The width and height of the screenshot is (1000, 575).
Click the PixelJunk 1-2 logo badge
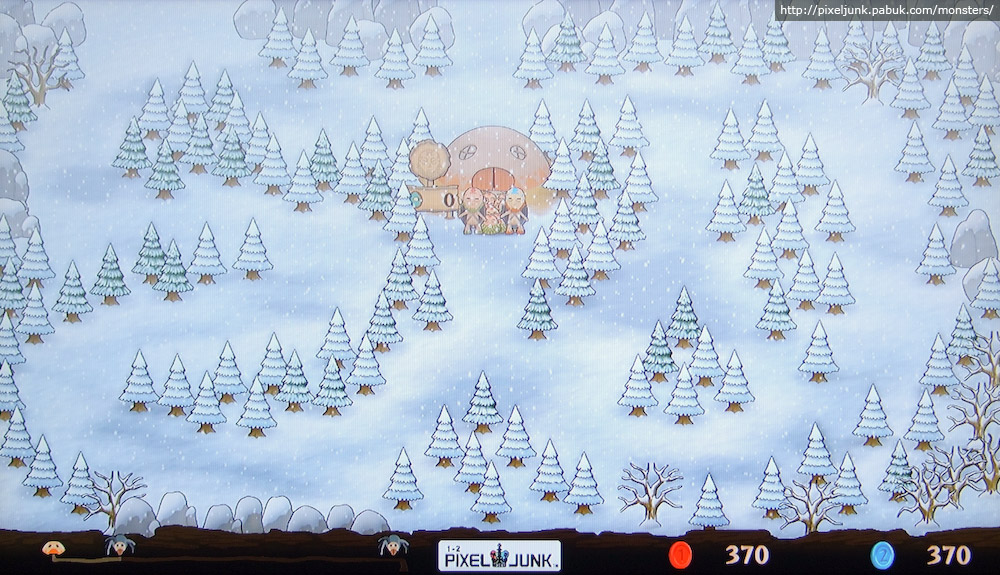click(x=499, y=555)
